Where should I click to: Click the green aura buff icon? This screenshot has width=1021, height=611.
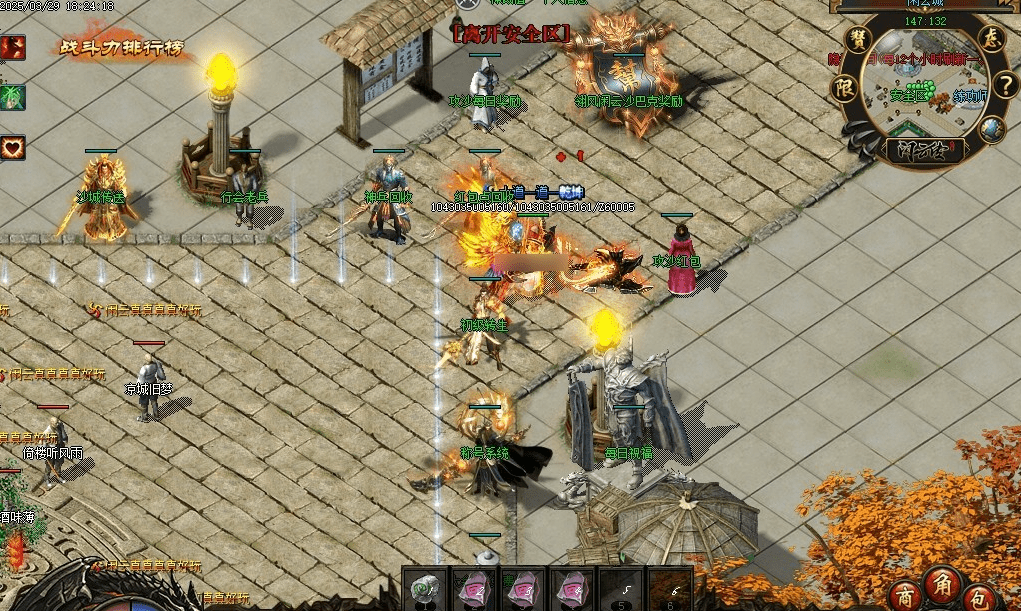click(x=13, y=97)
